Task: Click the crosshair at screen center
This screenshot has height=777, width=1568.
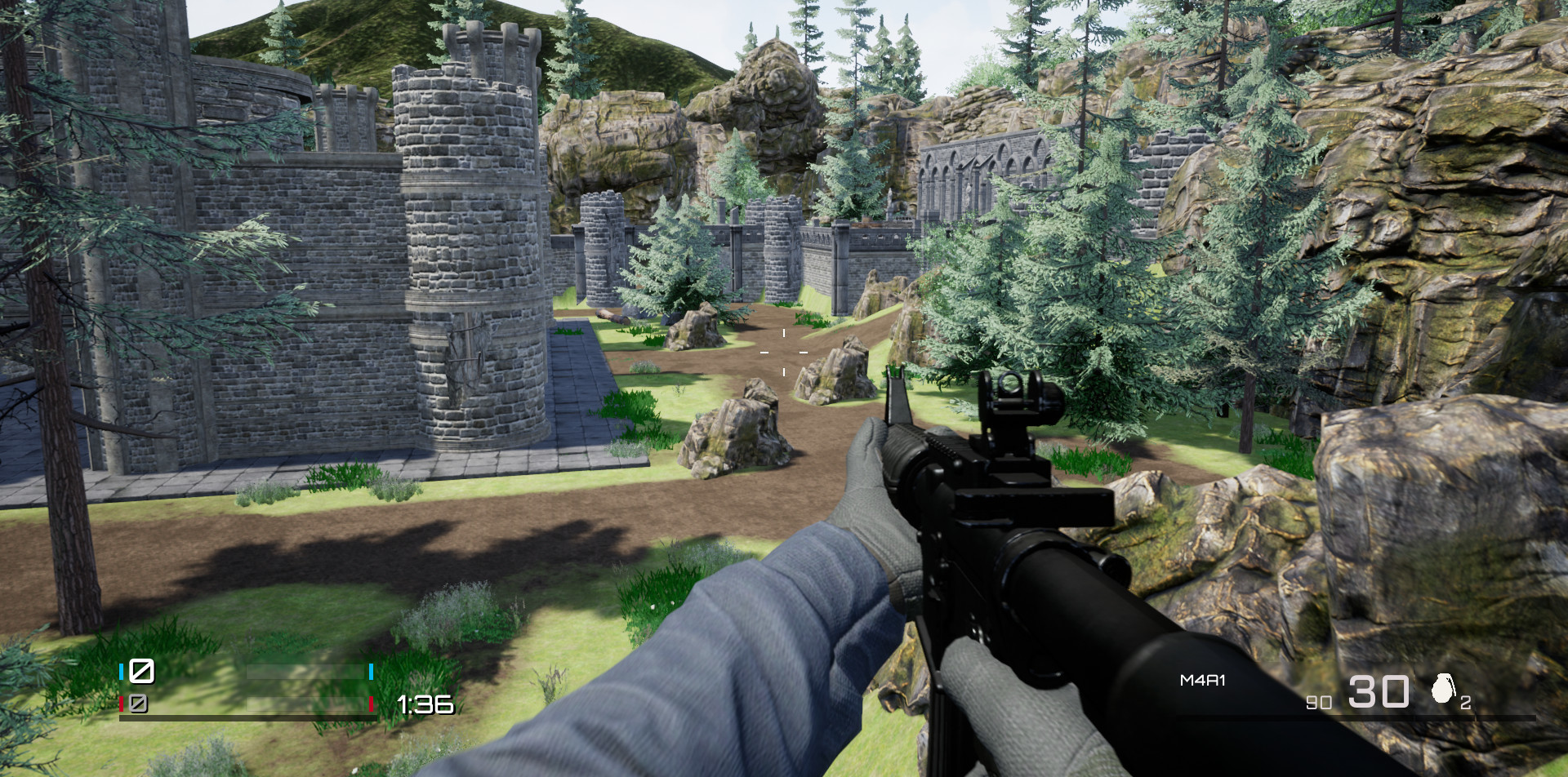Action: pos(784,352)
